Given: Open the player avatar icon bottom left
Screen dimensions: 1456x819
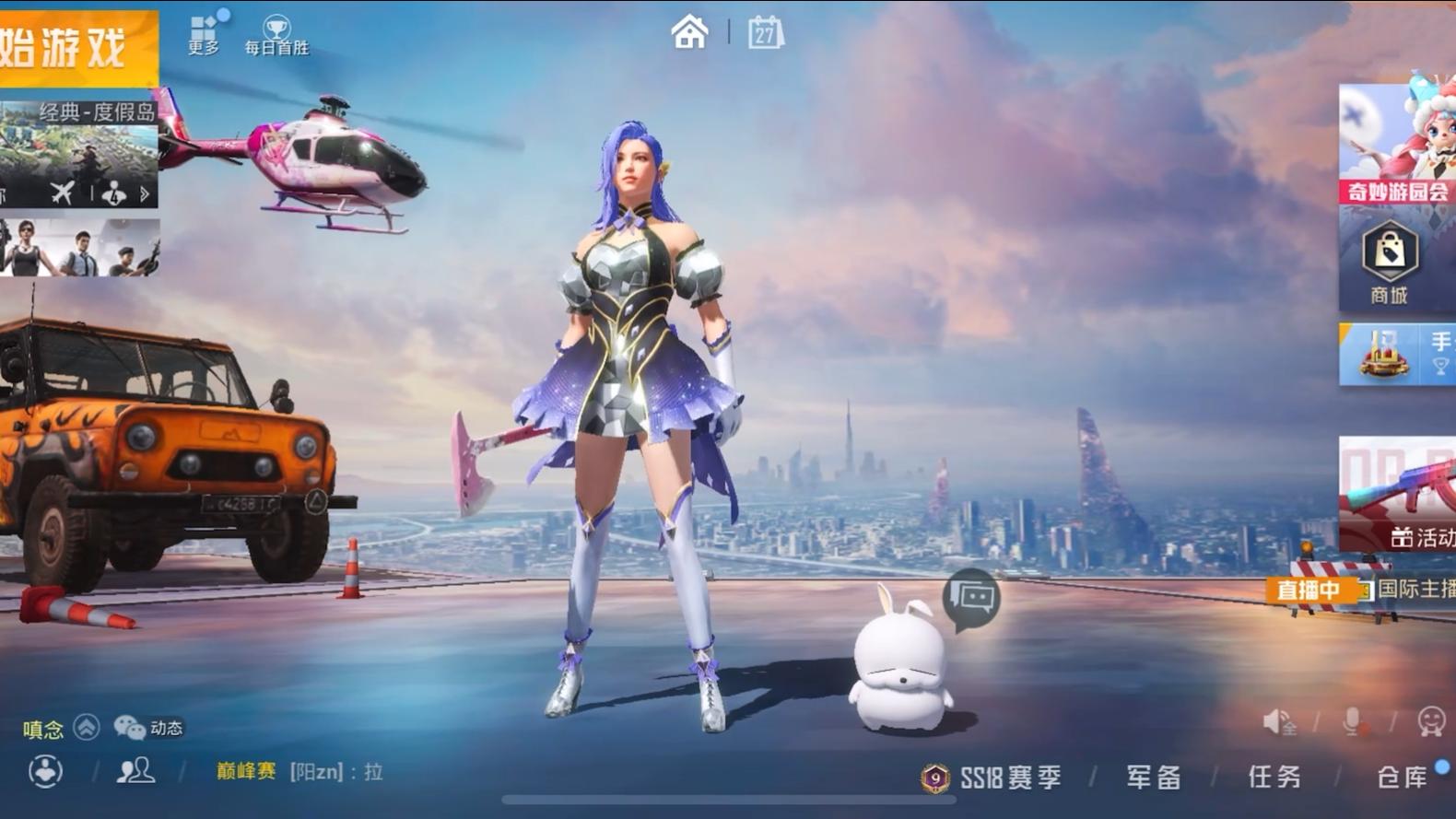Looking at the screenshot, I should pos(43,772).
